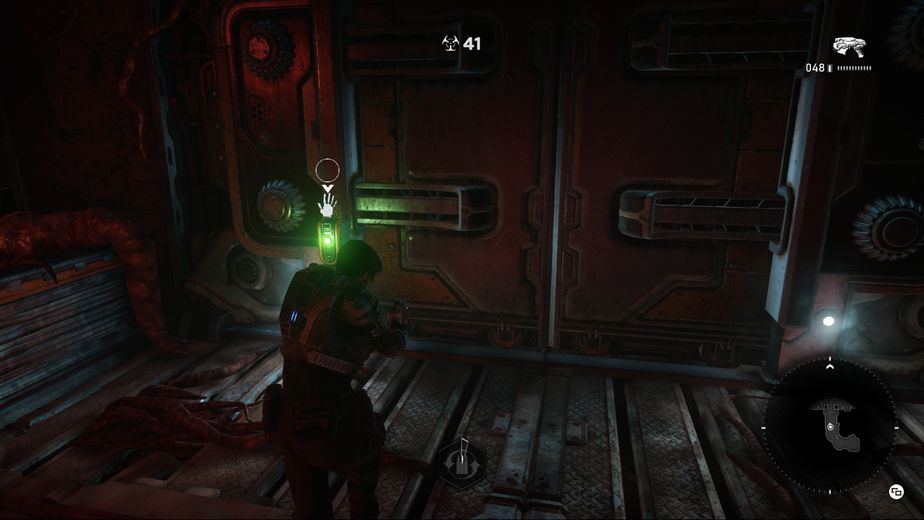Click the biohazard counter icon
The width and height of the screenshot is (924, 520).
click(x=450, y=43)
